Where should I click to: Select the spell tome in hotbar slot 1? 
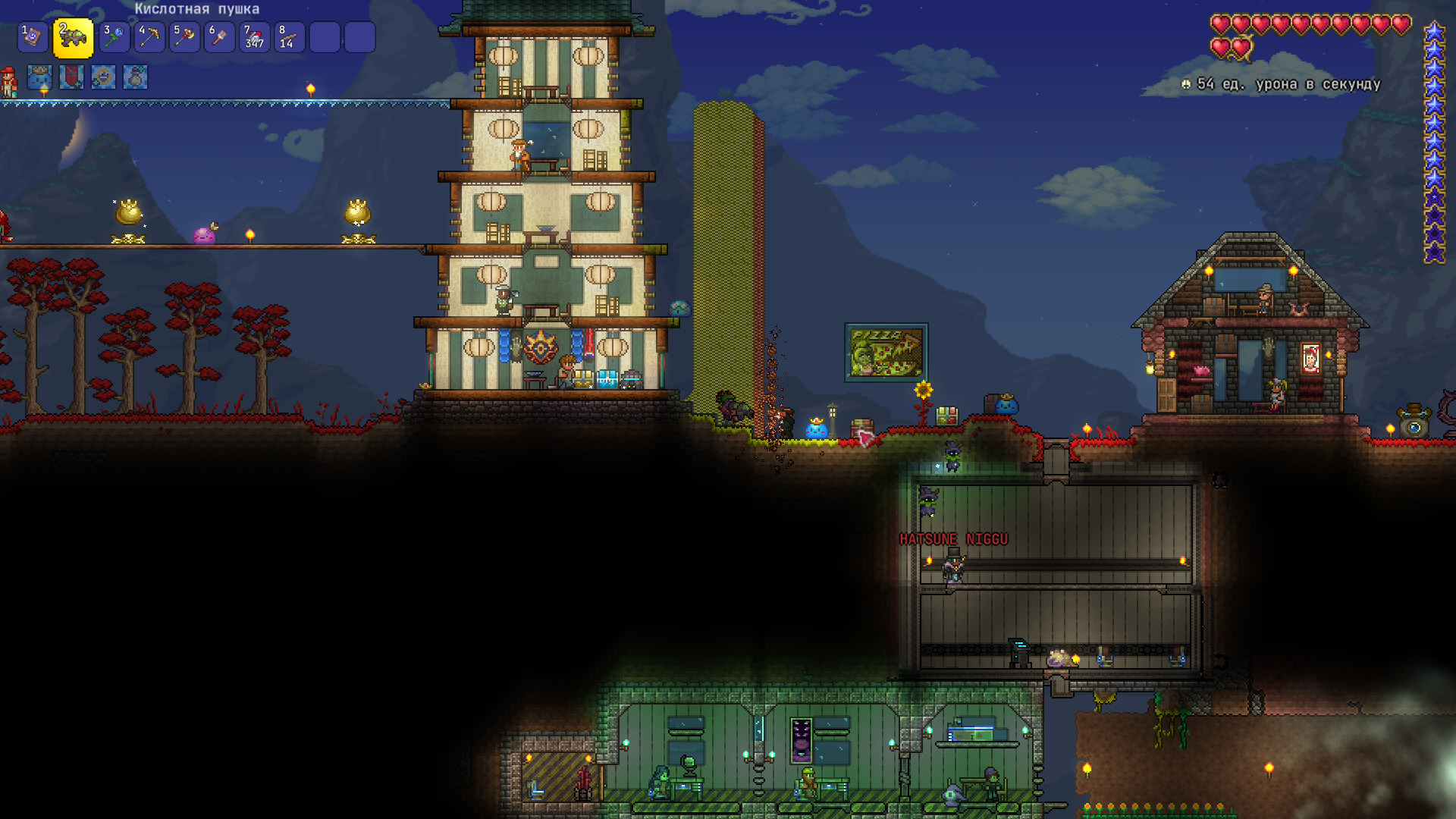tap(33, 37)
